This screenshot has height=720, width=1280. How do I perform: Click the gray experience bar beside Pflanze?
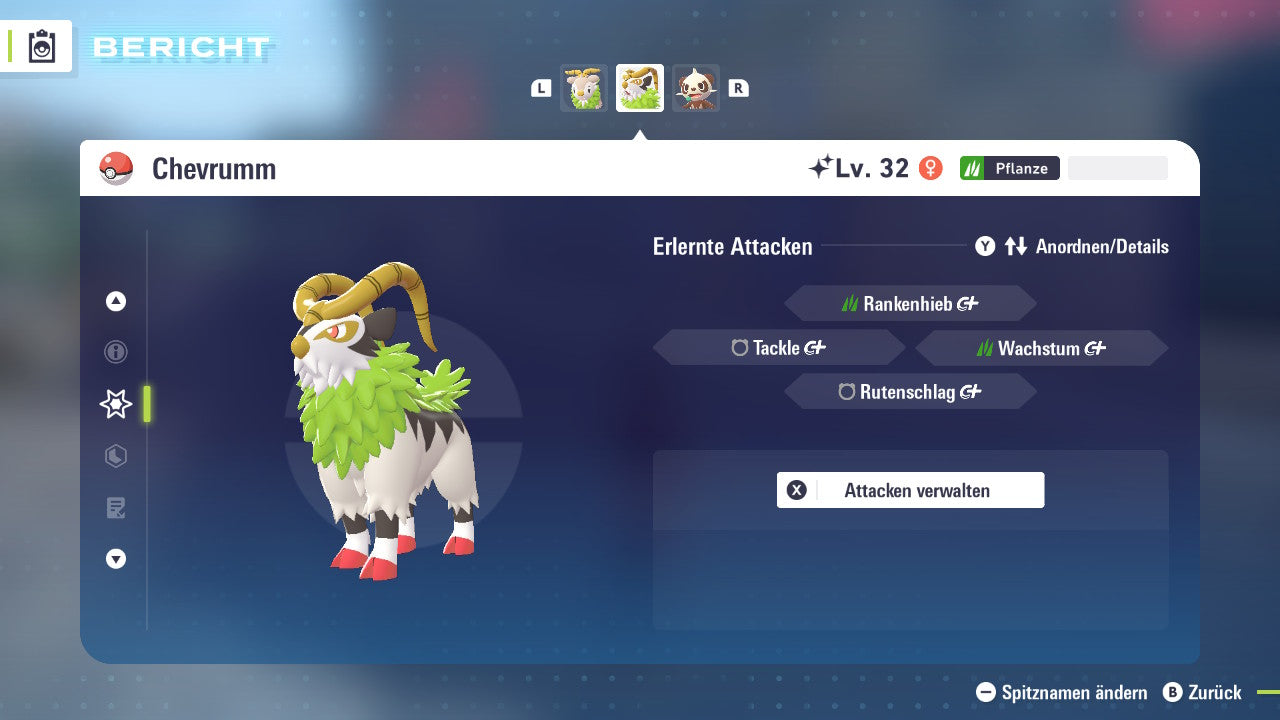[x=1117, y=167]
